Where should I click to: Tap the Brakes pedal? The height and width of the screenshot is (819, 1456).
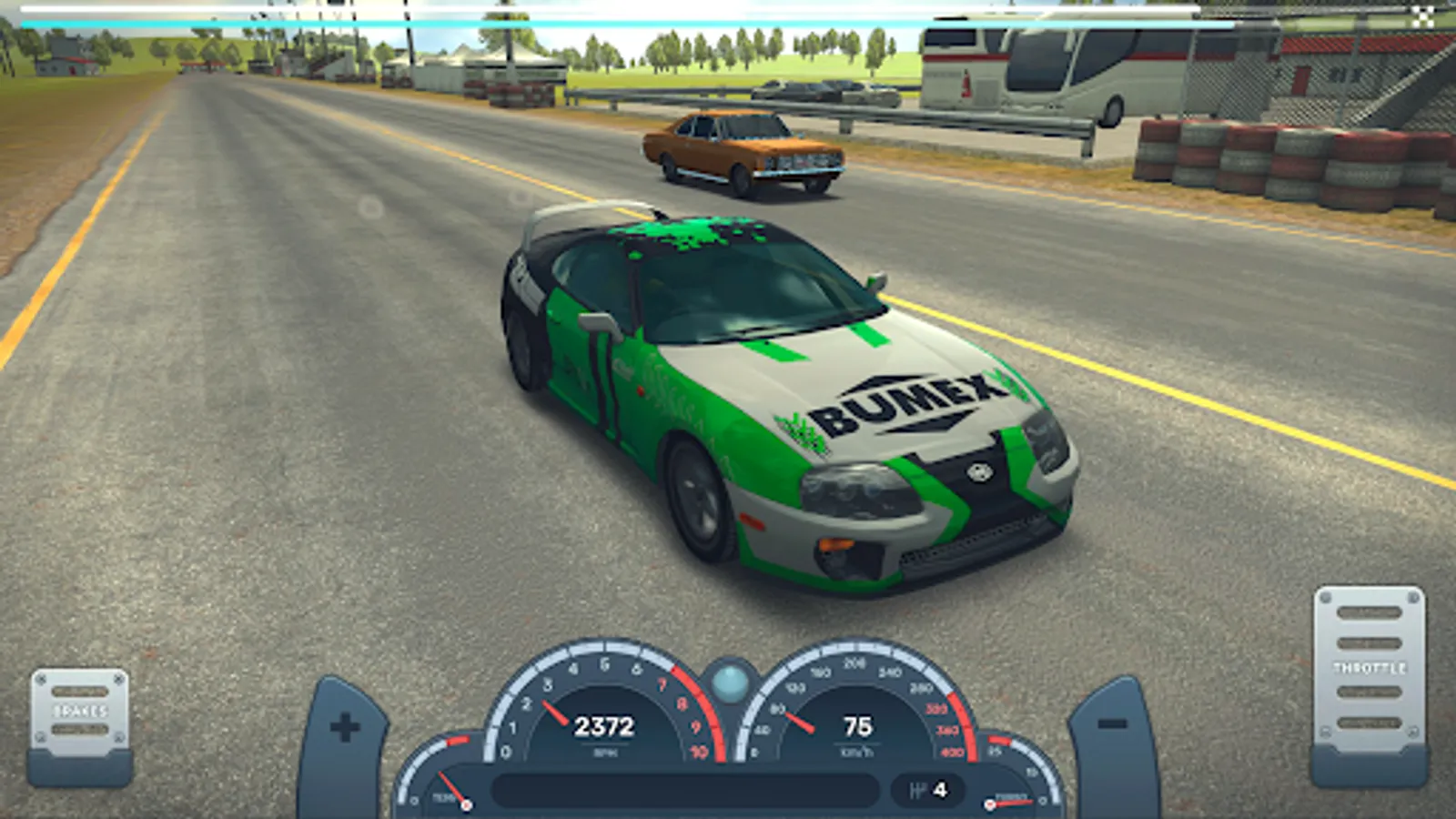(80, 715)
